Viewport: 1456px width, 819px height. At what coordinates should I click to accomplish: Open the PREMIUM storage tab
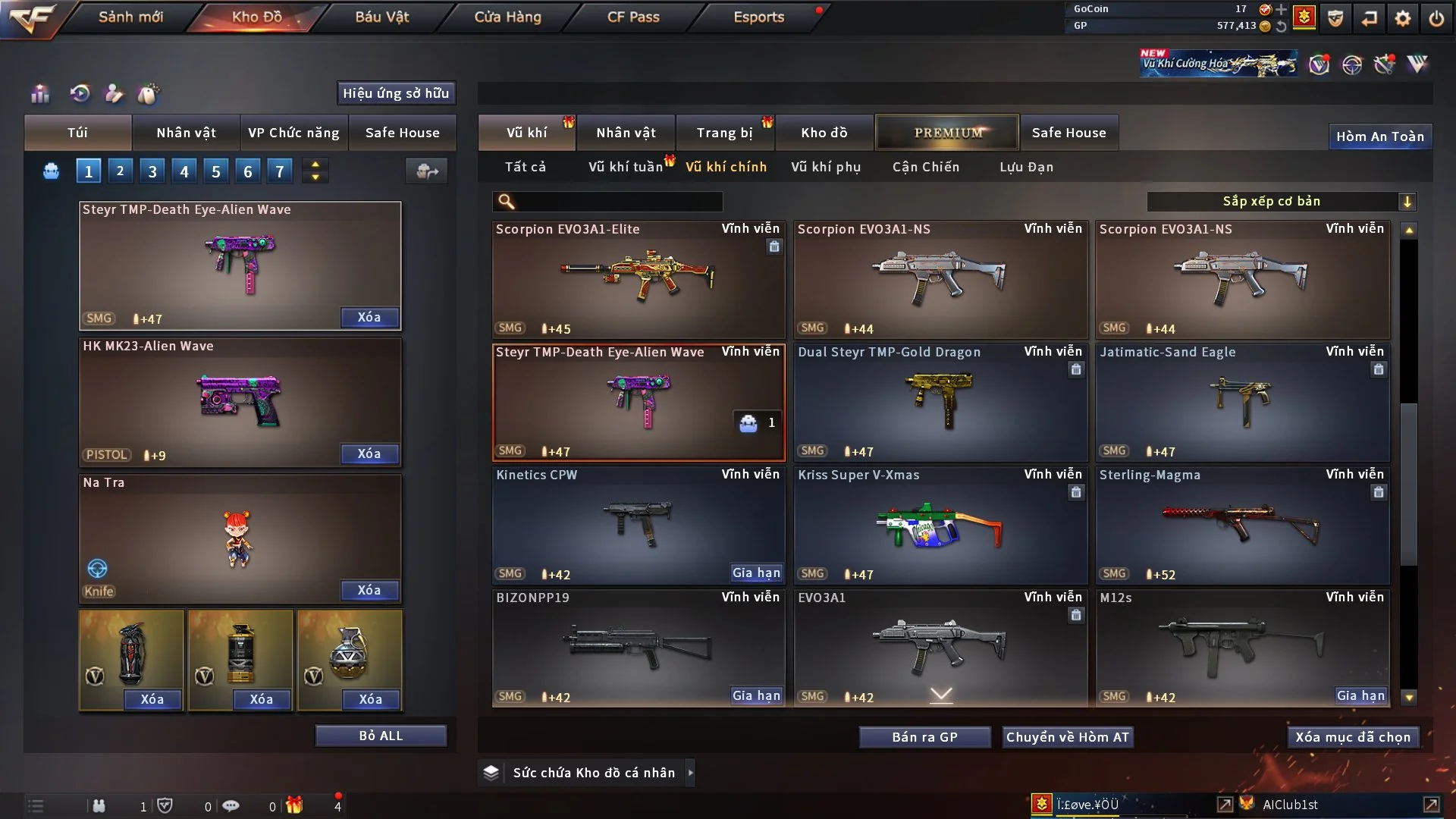click(x=947, y=133)
